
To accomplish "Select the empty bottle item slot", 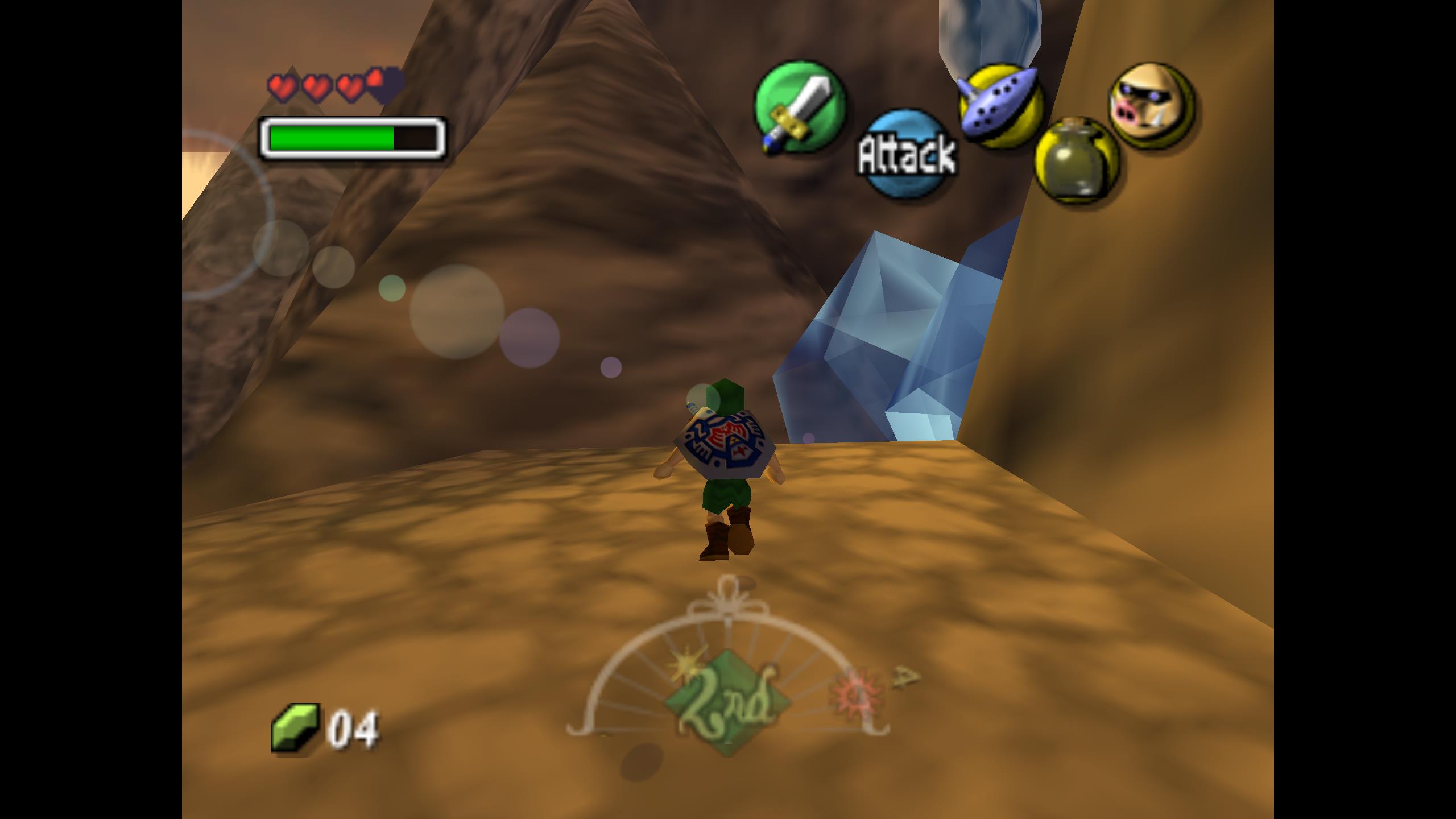I will coord(1076,159).
